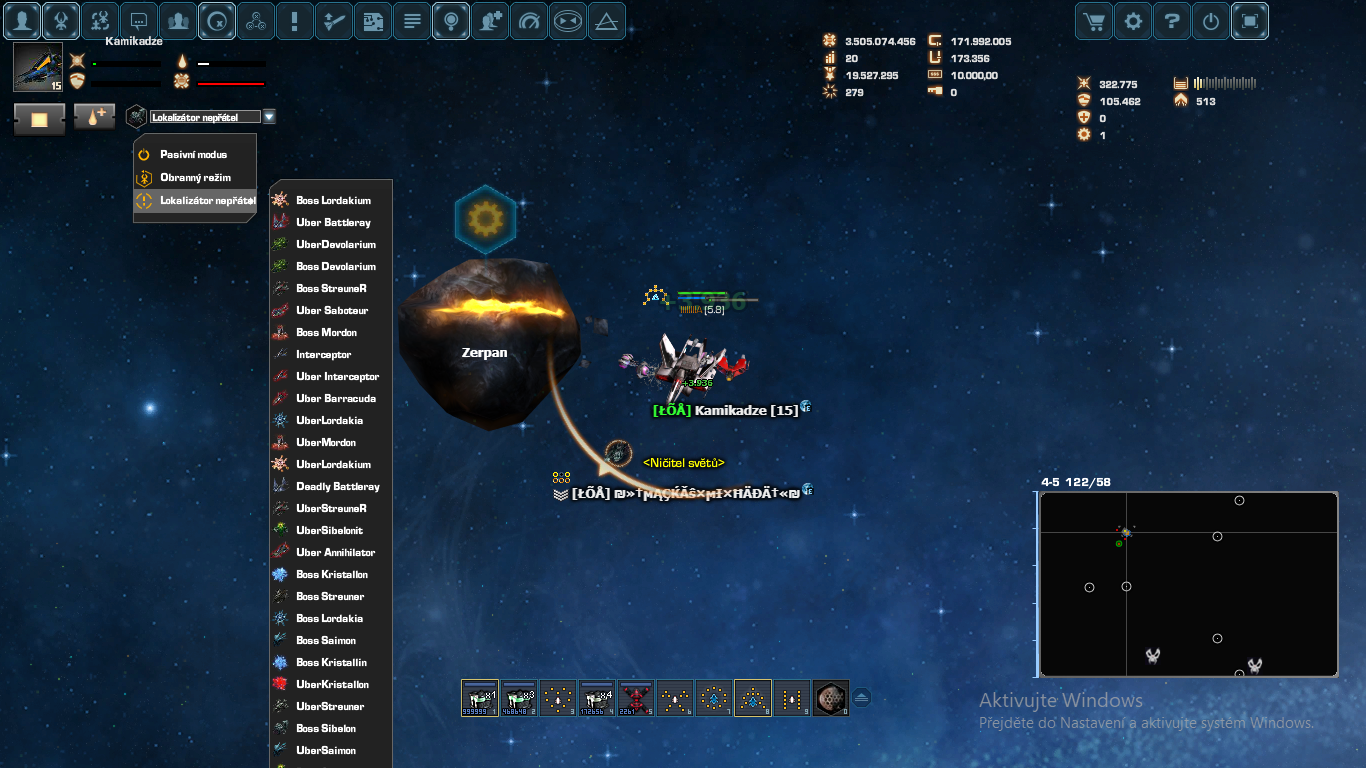Choose Deadly Battleray from the enemy list
Screen dimensions: 1366x768
[x=337, y=486]
